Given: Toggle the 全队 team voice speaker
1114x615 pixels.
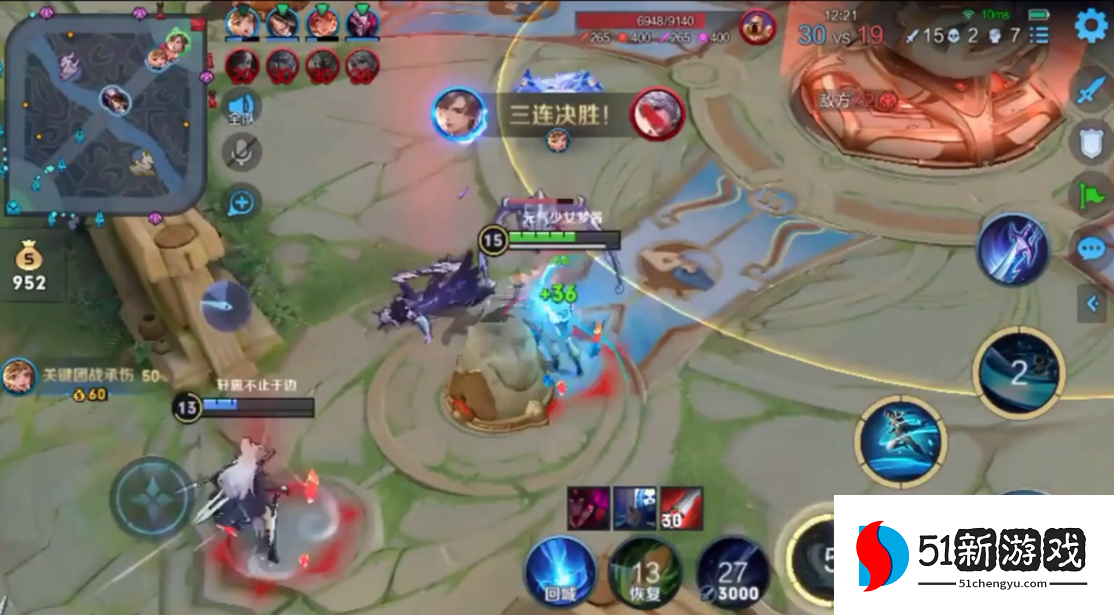Looking at the screenshot, I should tap(241, 106).
